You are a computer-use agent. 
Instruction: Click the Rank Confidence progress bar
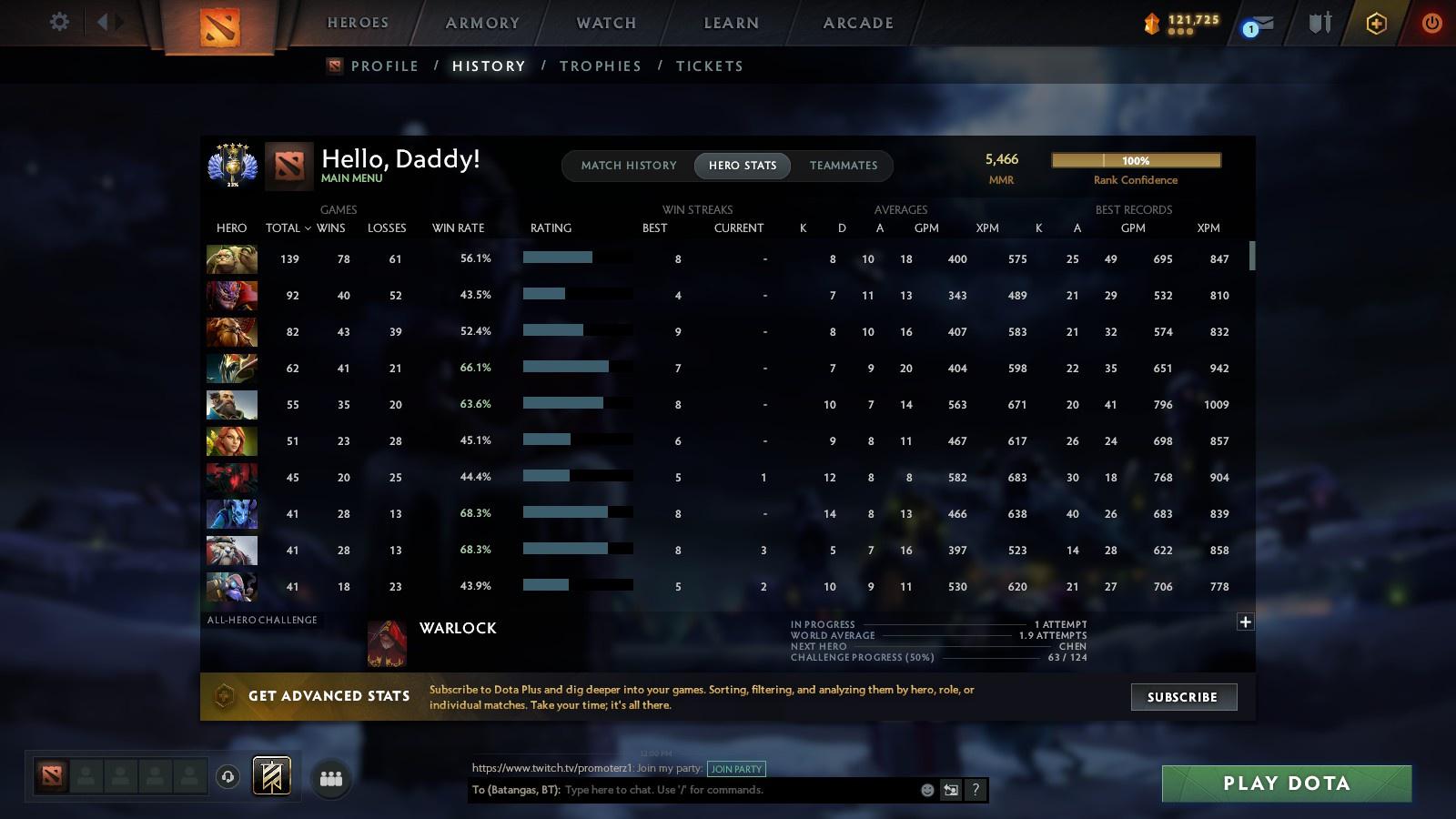(x=1136, y=160)
